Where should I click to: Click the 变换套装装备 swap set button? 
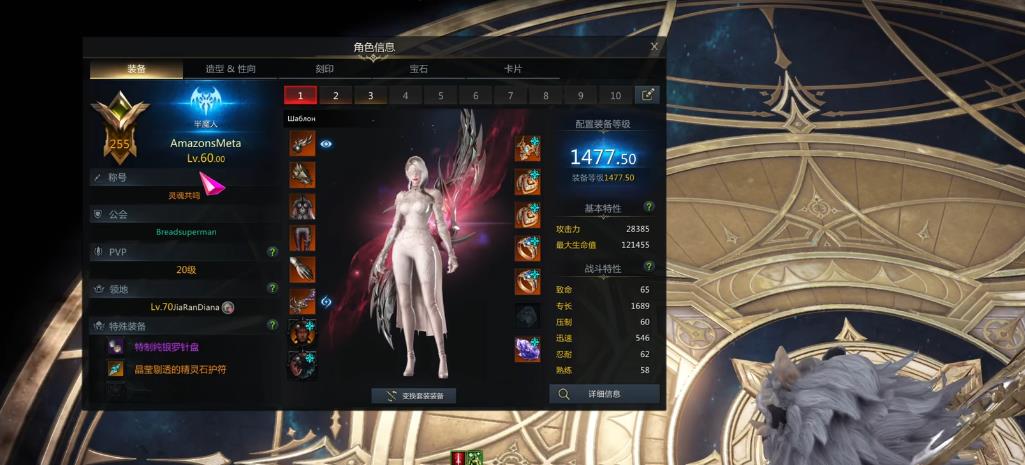point(415,395)
